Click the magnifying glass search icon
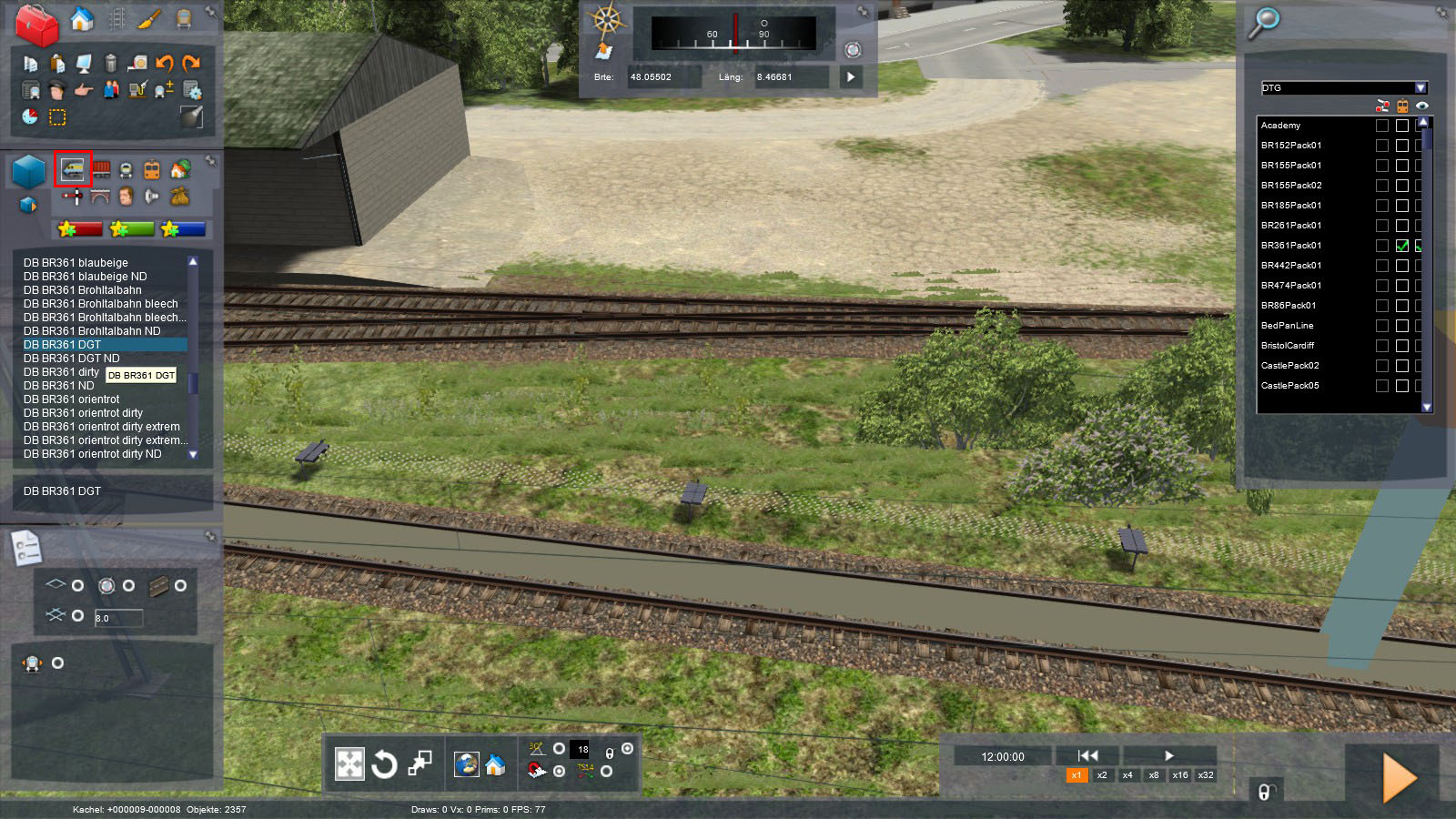1456x819 pixels. pyautogui.click(x=1263, y=22)
